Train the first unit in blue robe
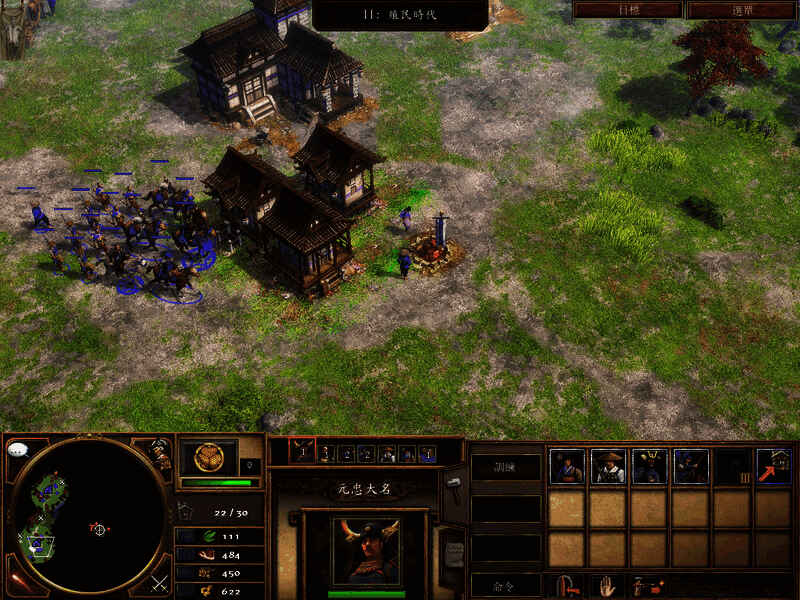This screenshot has width=800, height=600. pos(567,466)
